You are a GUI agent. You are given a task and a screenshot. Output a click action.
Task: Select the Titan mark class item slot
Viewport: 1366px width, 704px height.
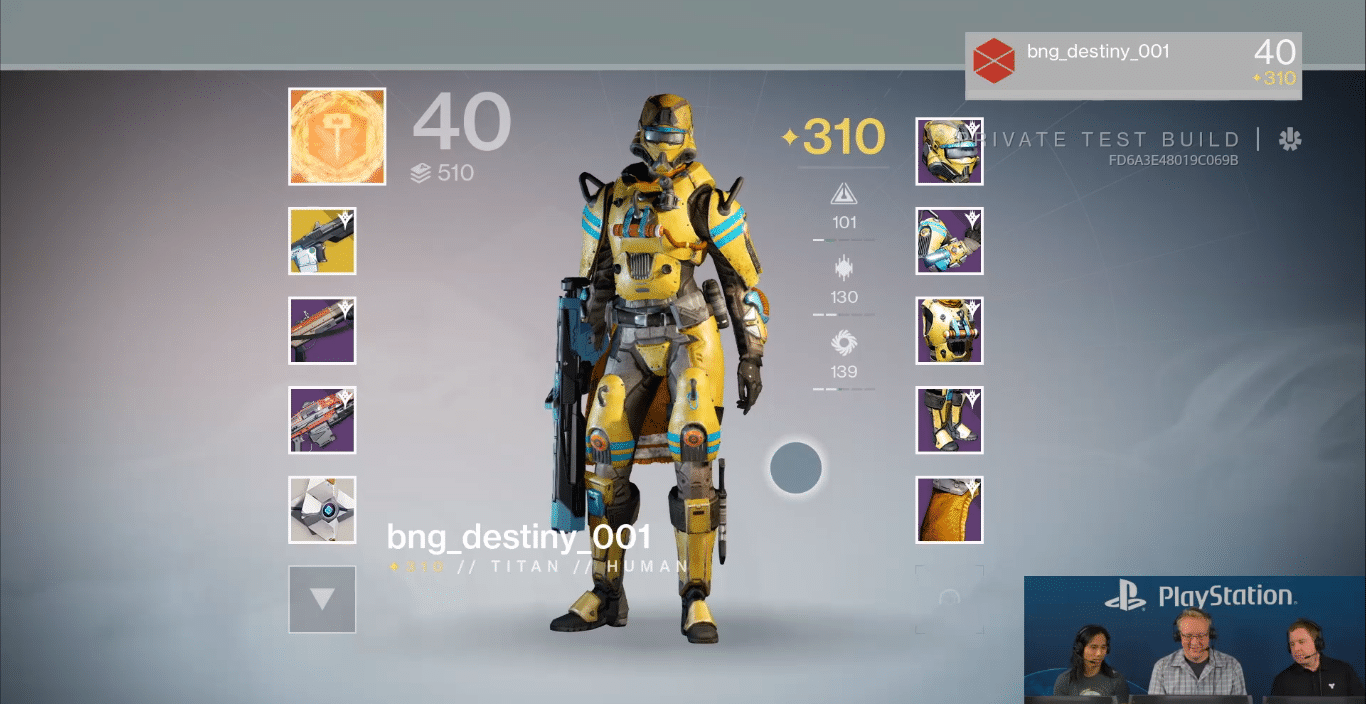click(x=949, y=510)
